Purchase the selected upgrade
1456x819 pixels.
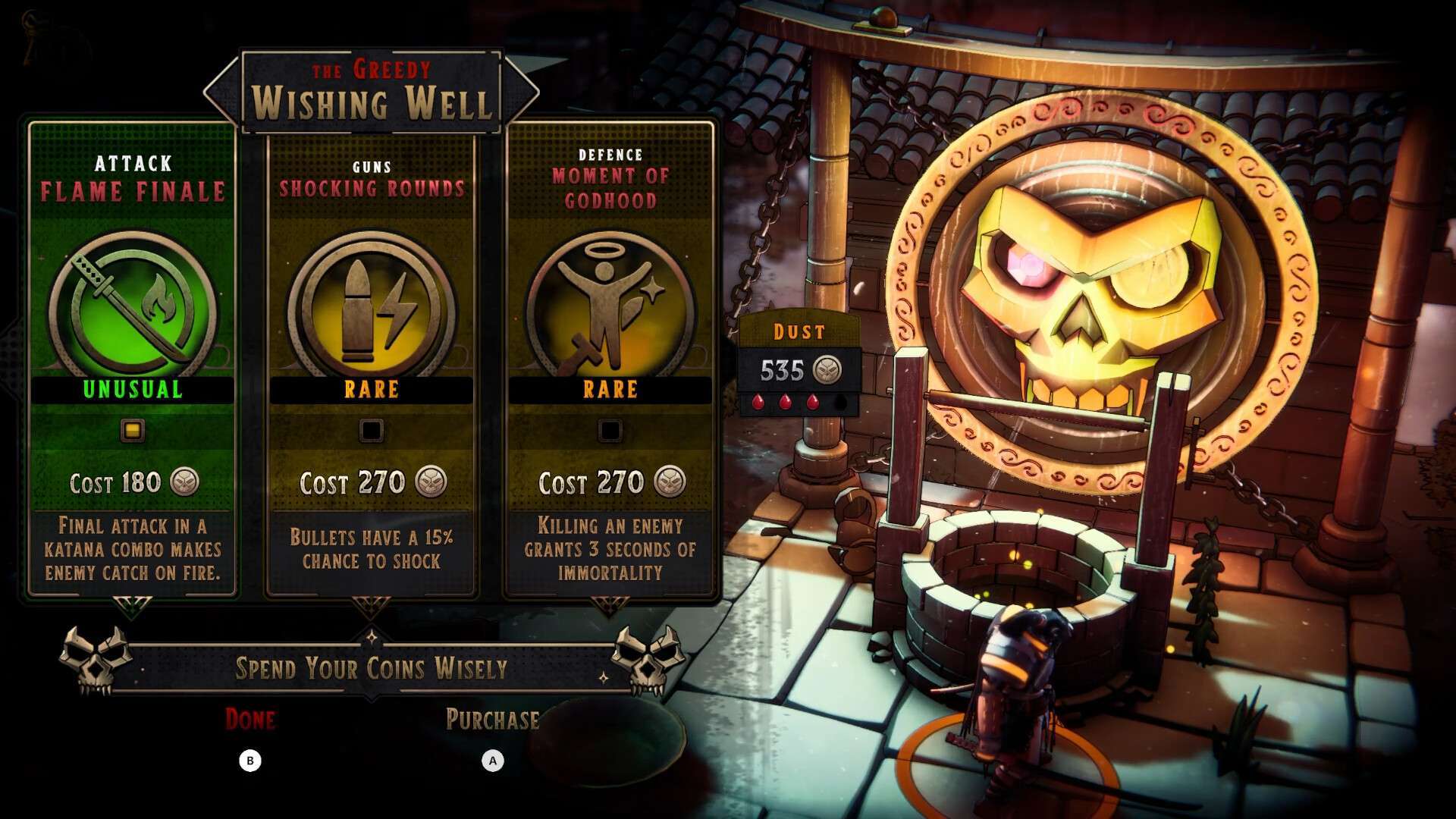493,720
